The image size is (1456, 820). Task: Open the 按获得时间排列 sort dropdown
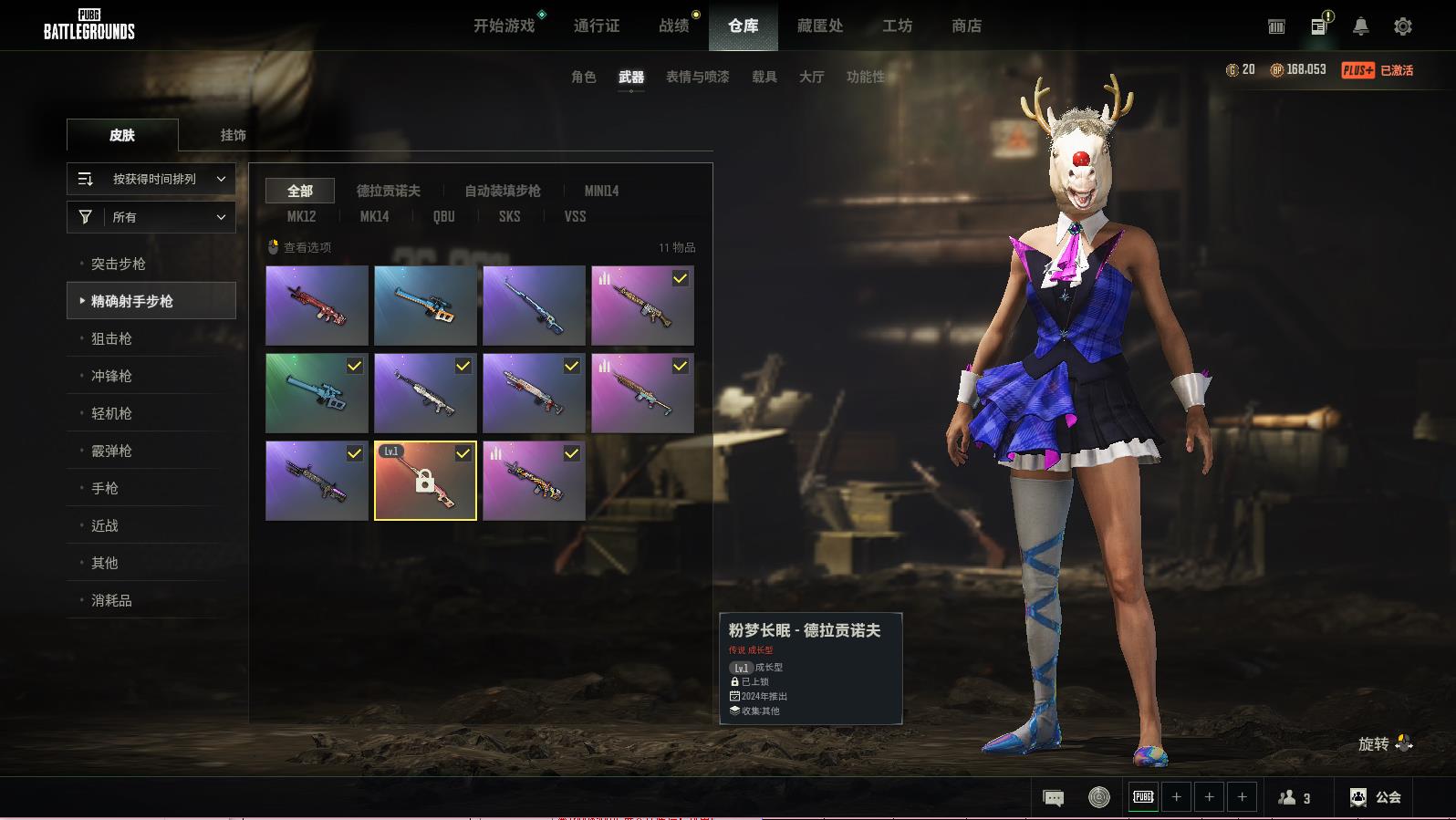click(151, 179)
